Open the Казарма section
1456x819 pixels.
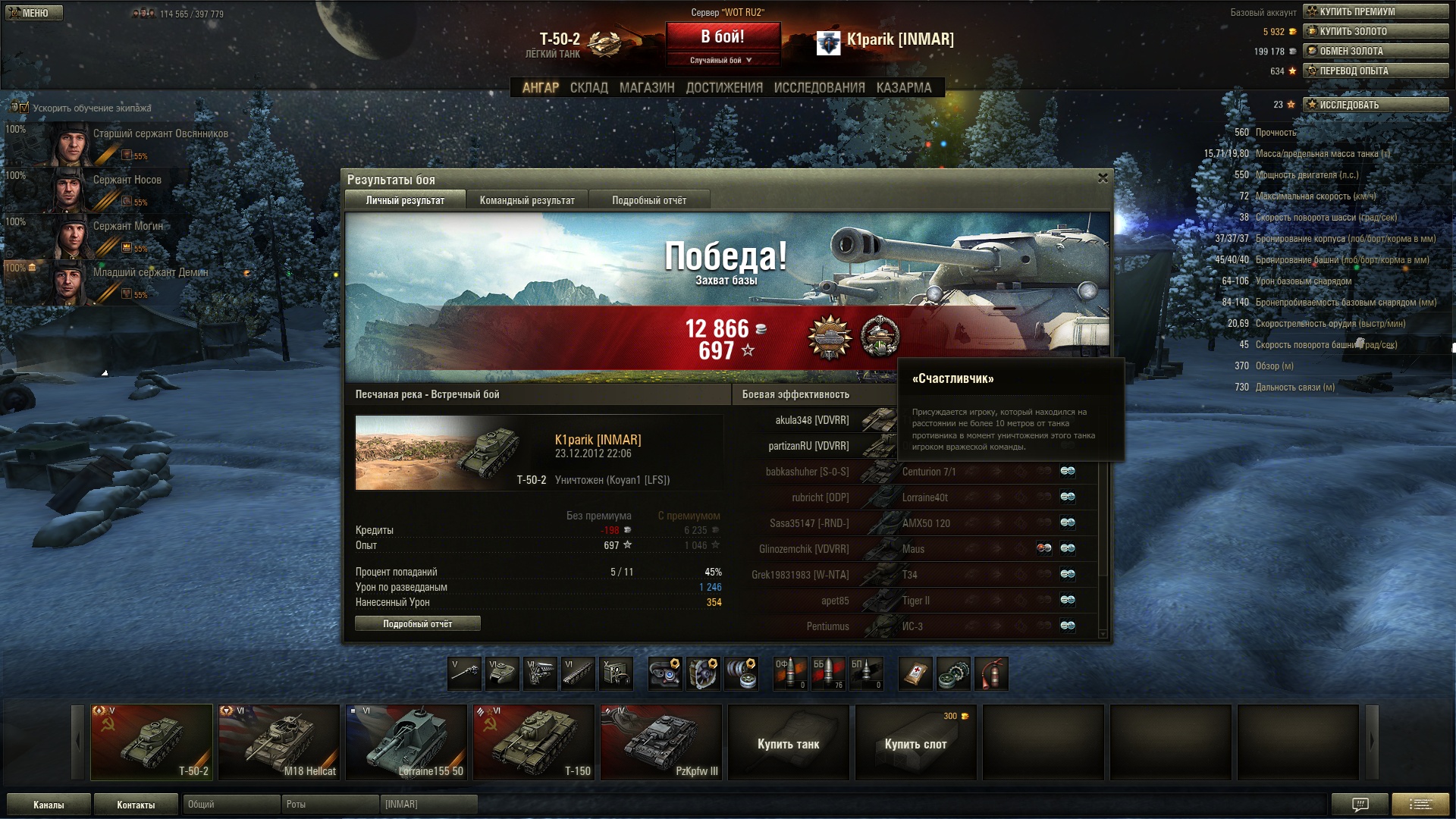click(903, 88)
